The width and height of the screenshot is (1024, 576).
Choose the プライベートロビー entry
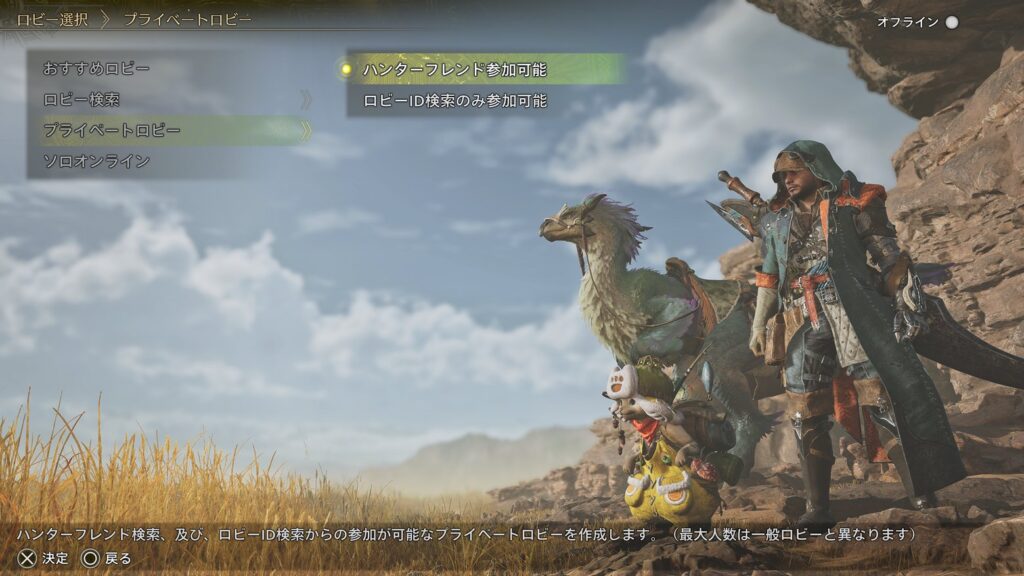[x=112, y=131]
